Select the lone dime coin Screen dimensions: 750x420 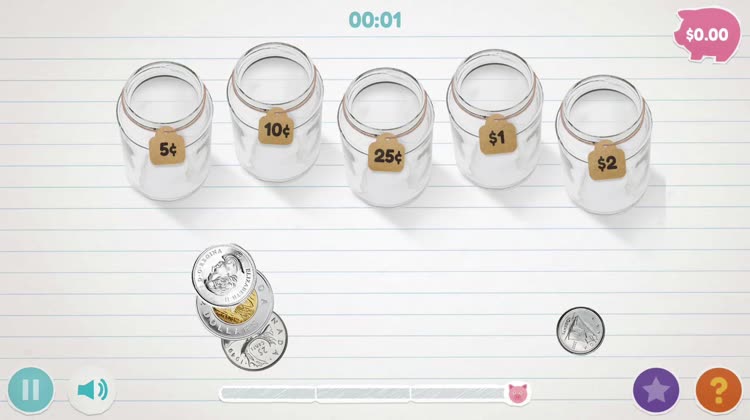tap(581, 330)
